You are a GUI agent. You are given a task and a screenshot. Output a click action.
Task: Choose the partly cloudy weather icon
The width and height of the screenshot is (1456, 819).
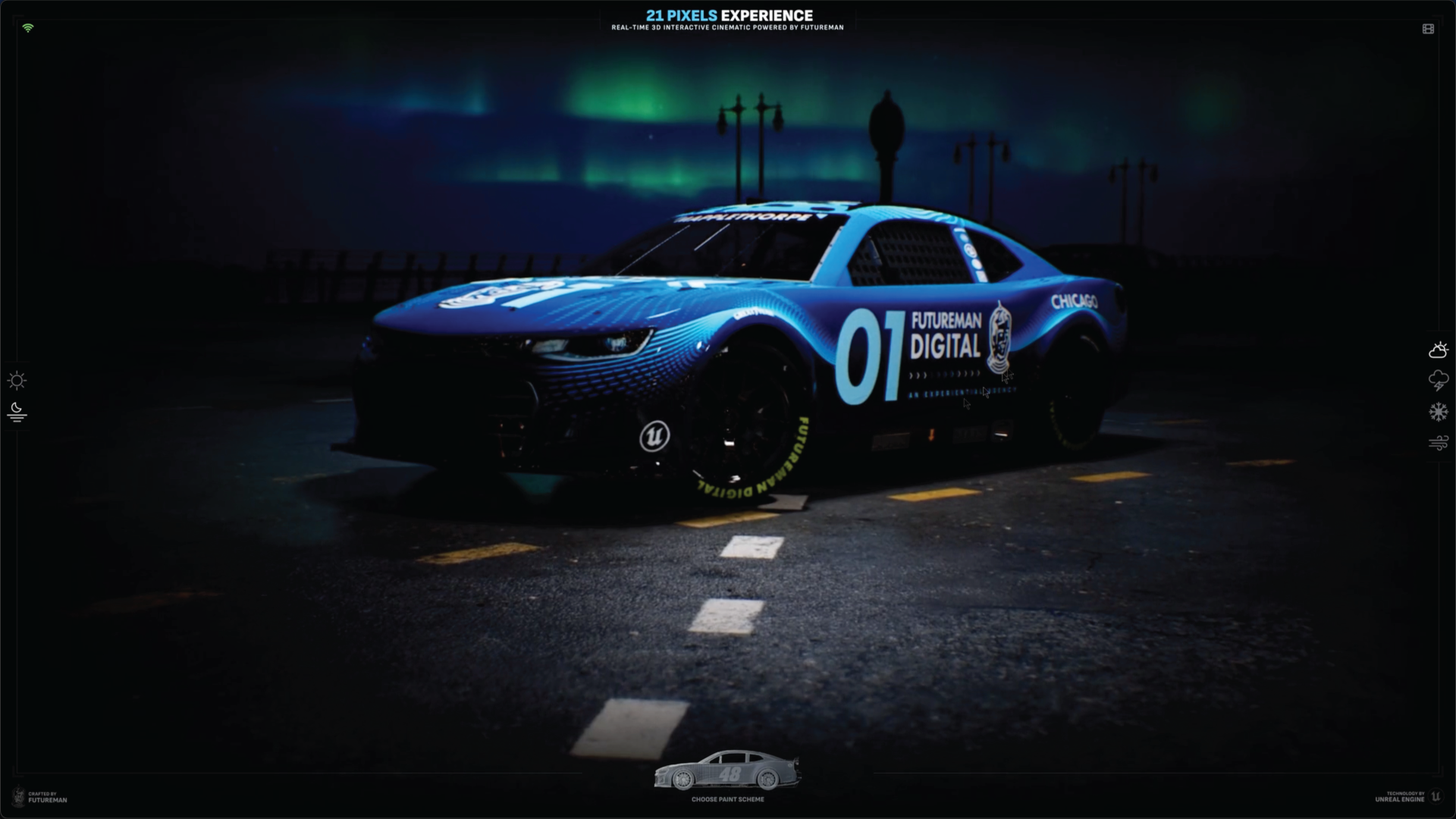(1438, 350)
